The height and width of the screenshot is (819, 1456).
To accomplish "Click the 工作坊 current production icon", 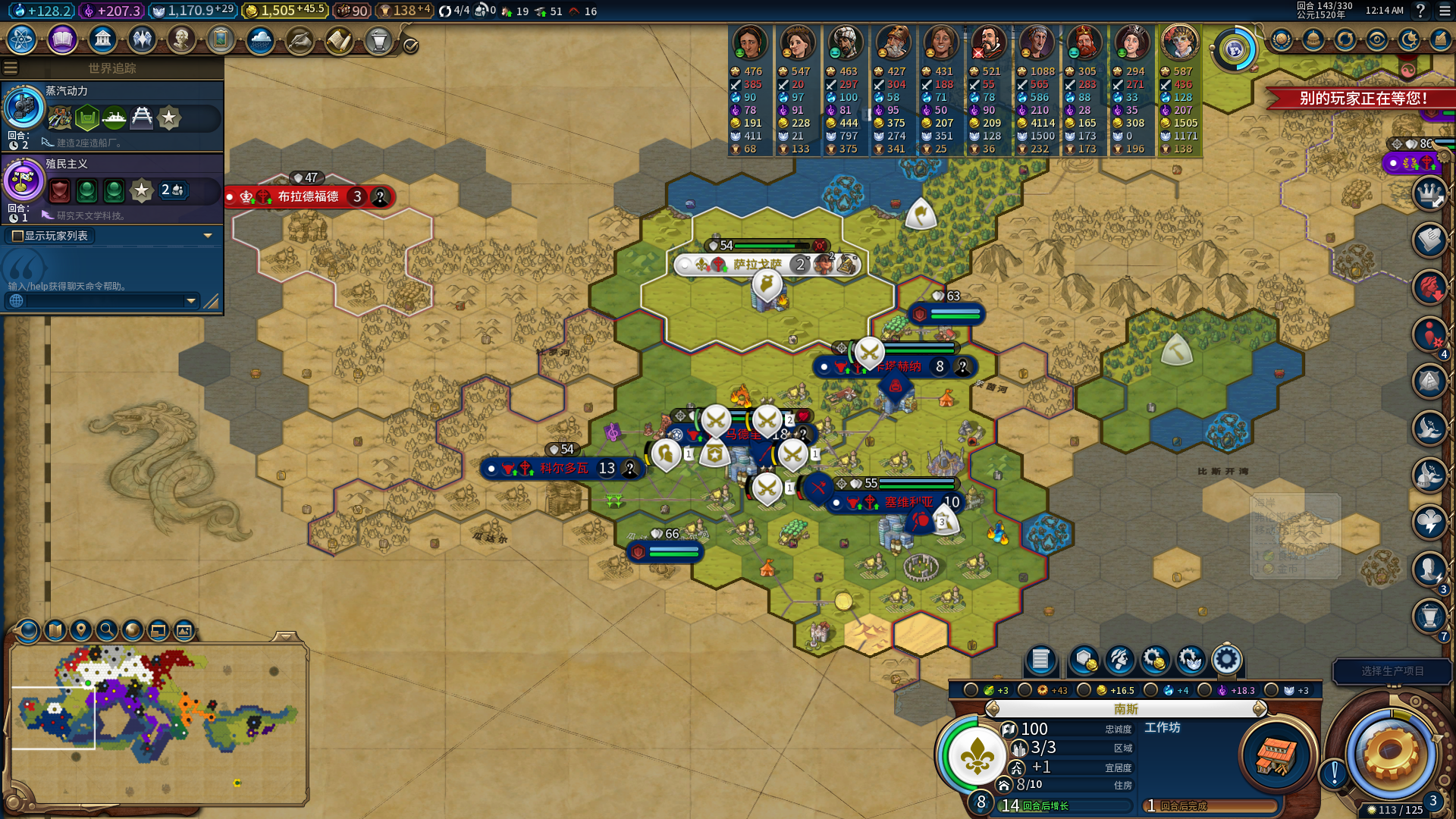I will 1276,755.
